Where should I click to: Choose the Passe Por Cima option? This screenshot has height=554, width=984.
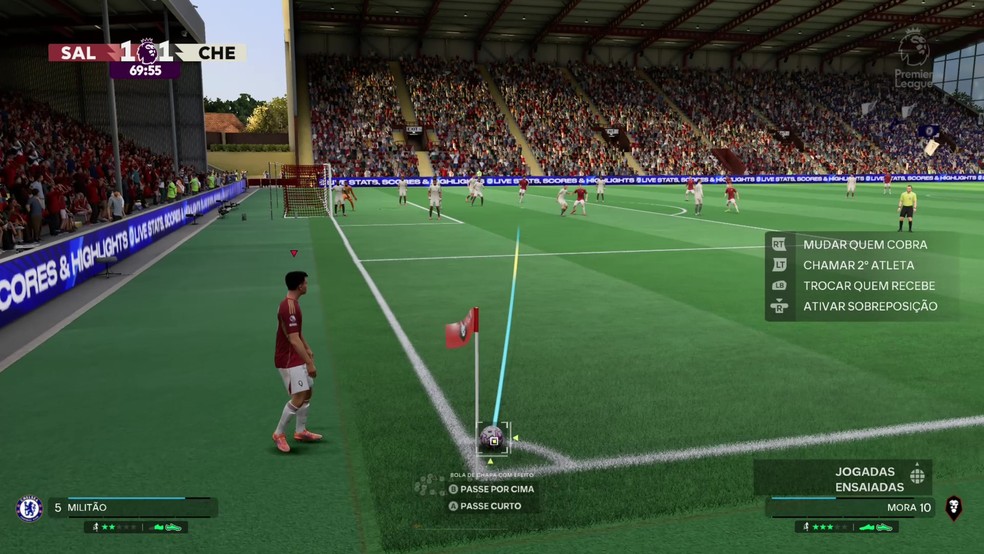pyautogui.click(x=497, y=489)
